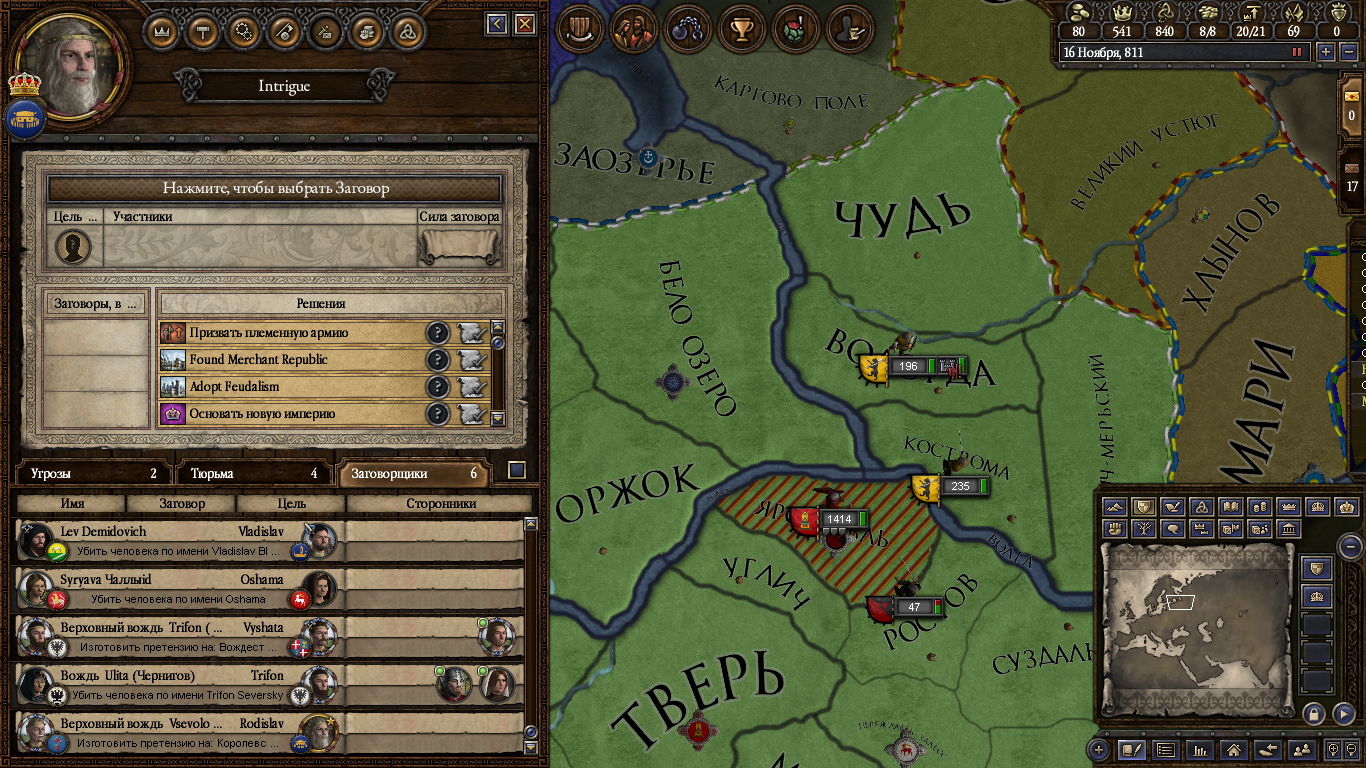Increase game speed with the plus button

[x=1326, y=52]
